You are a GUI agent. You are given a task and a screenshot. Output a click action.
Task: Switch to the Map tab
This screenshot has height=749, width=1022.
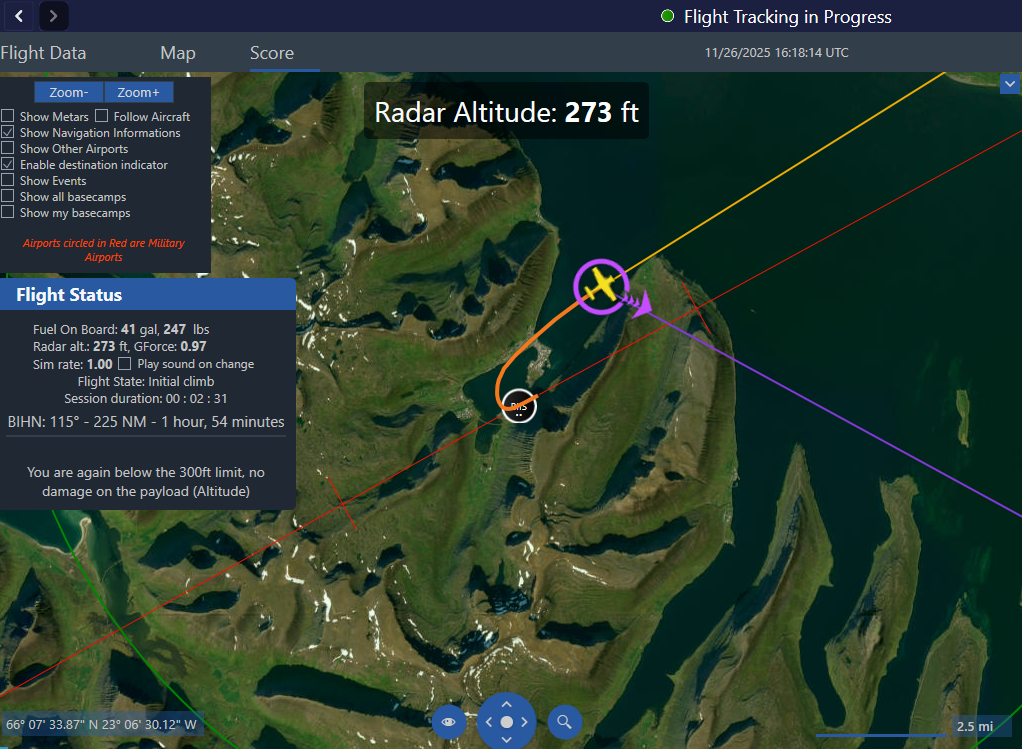pos(178,53)
